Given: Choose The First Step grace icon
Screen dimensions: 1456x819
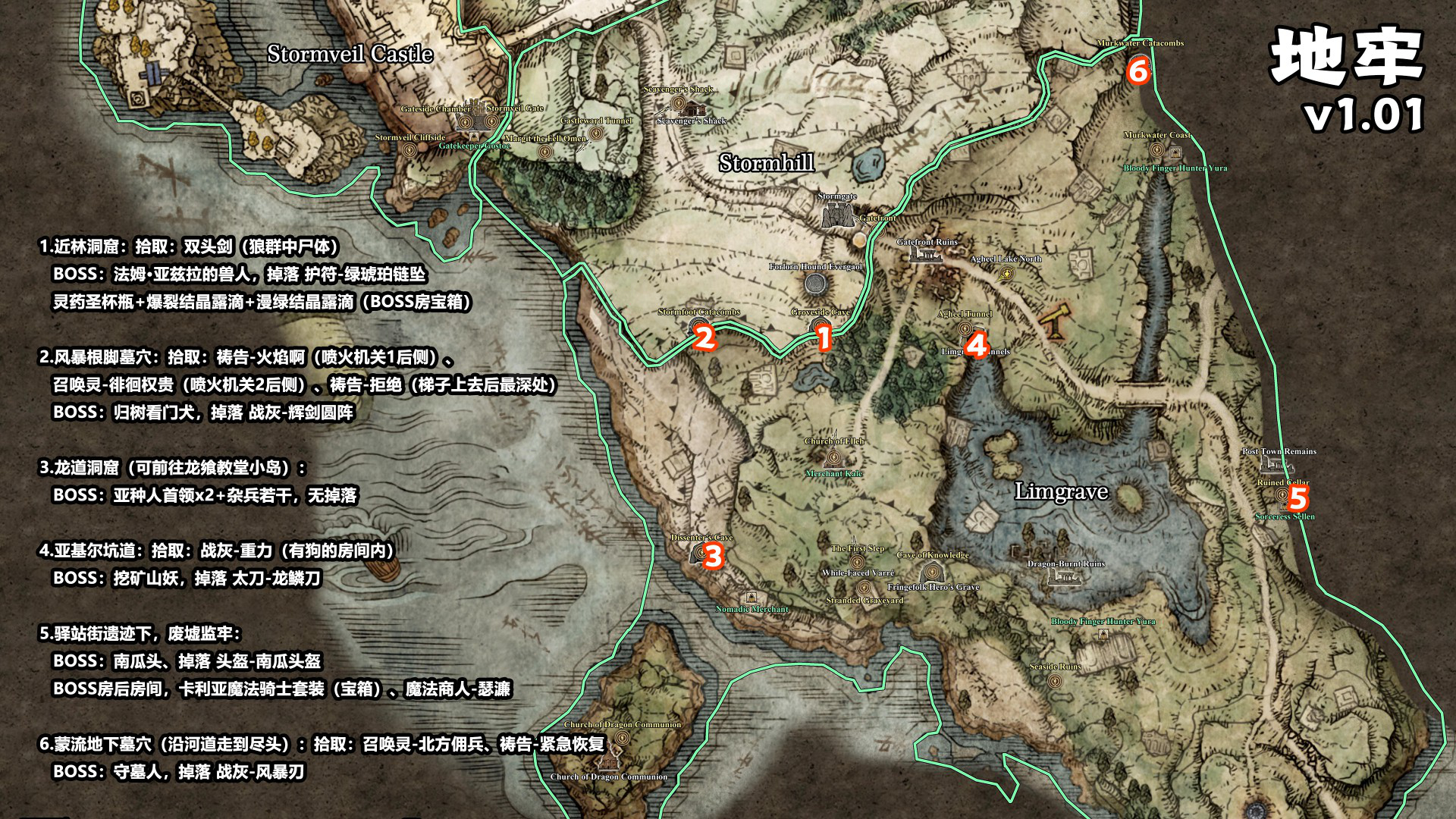Looking at the screenshot, I should point(857,562).
